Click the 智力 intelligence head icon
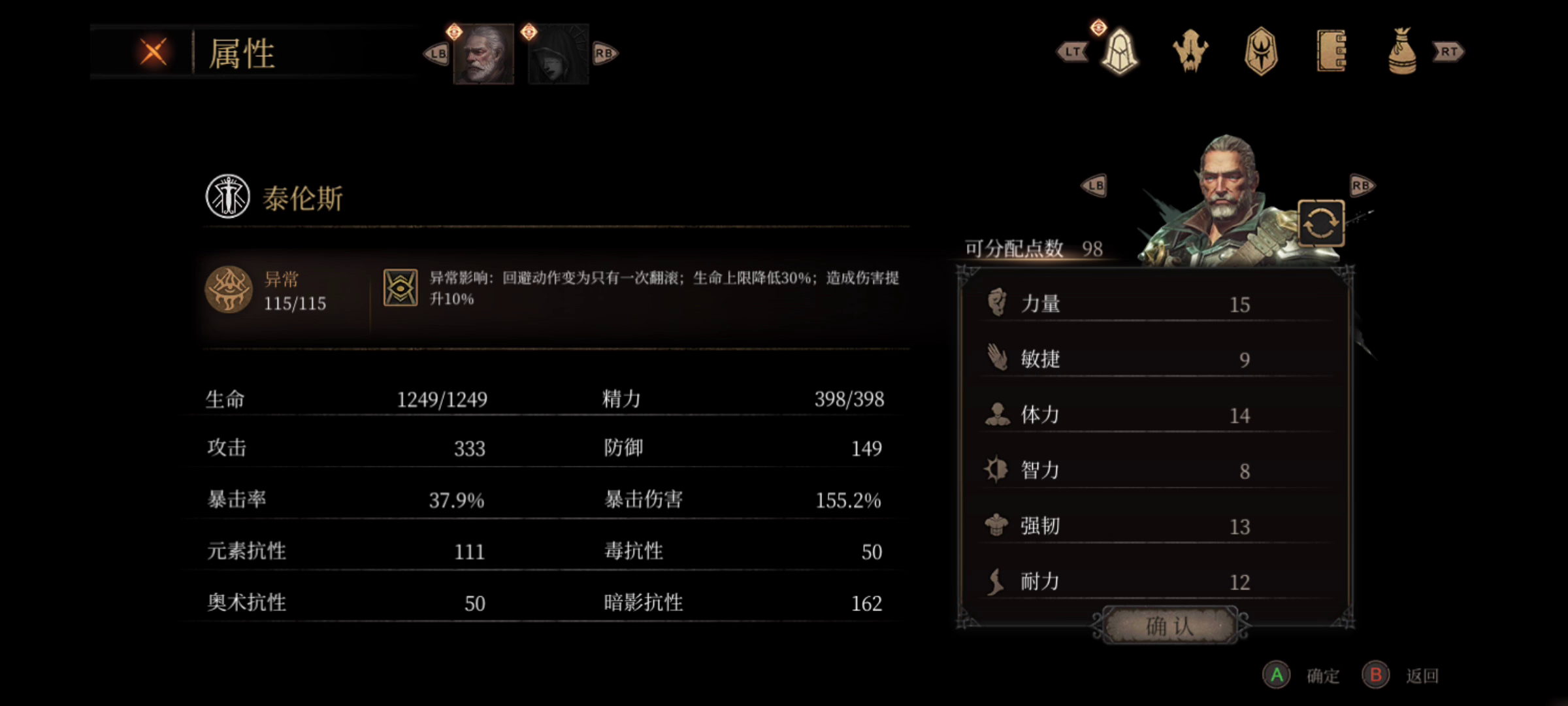 click(x=996, y=469)
